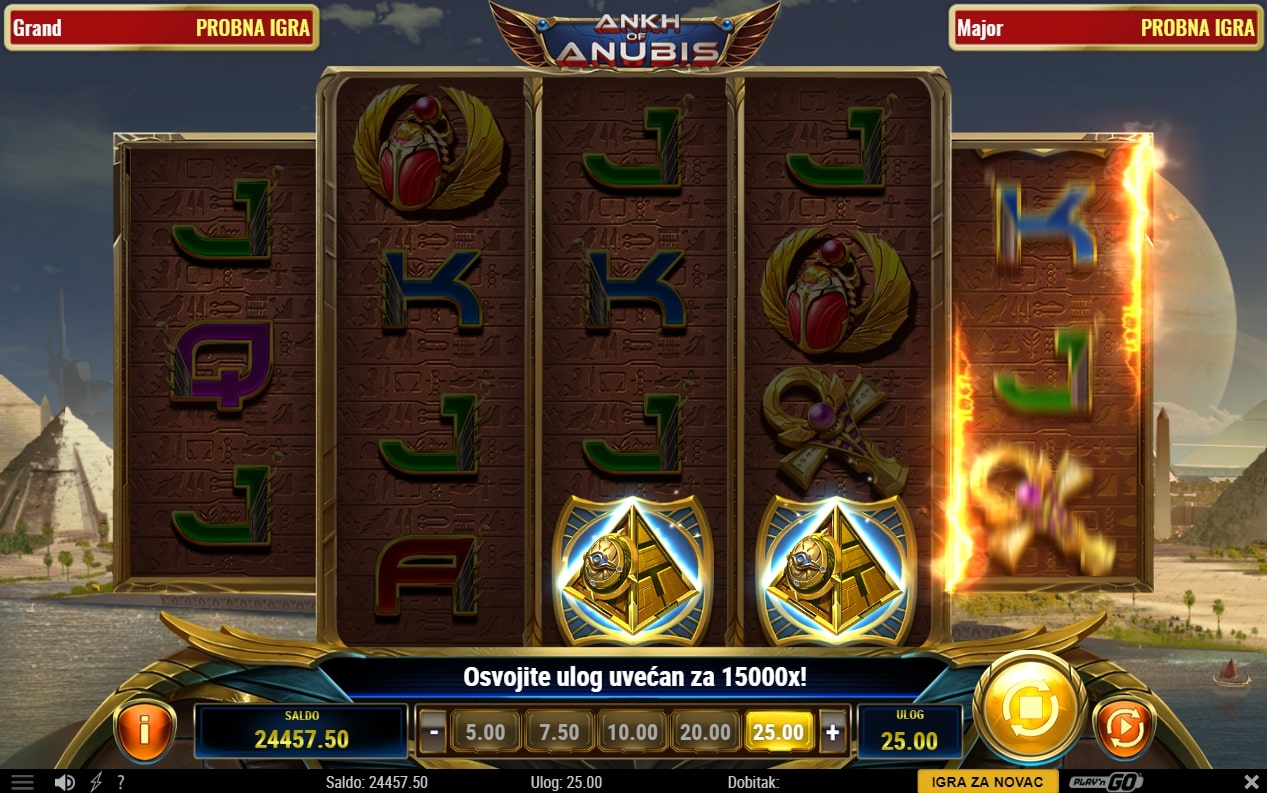Viewport: 1267px width, 793px height.
Task: Open the hamburger menu in bottom bar
Action: coord(21,782)
